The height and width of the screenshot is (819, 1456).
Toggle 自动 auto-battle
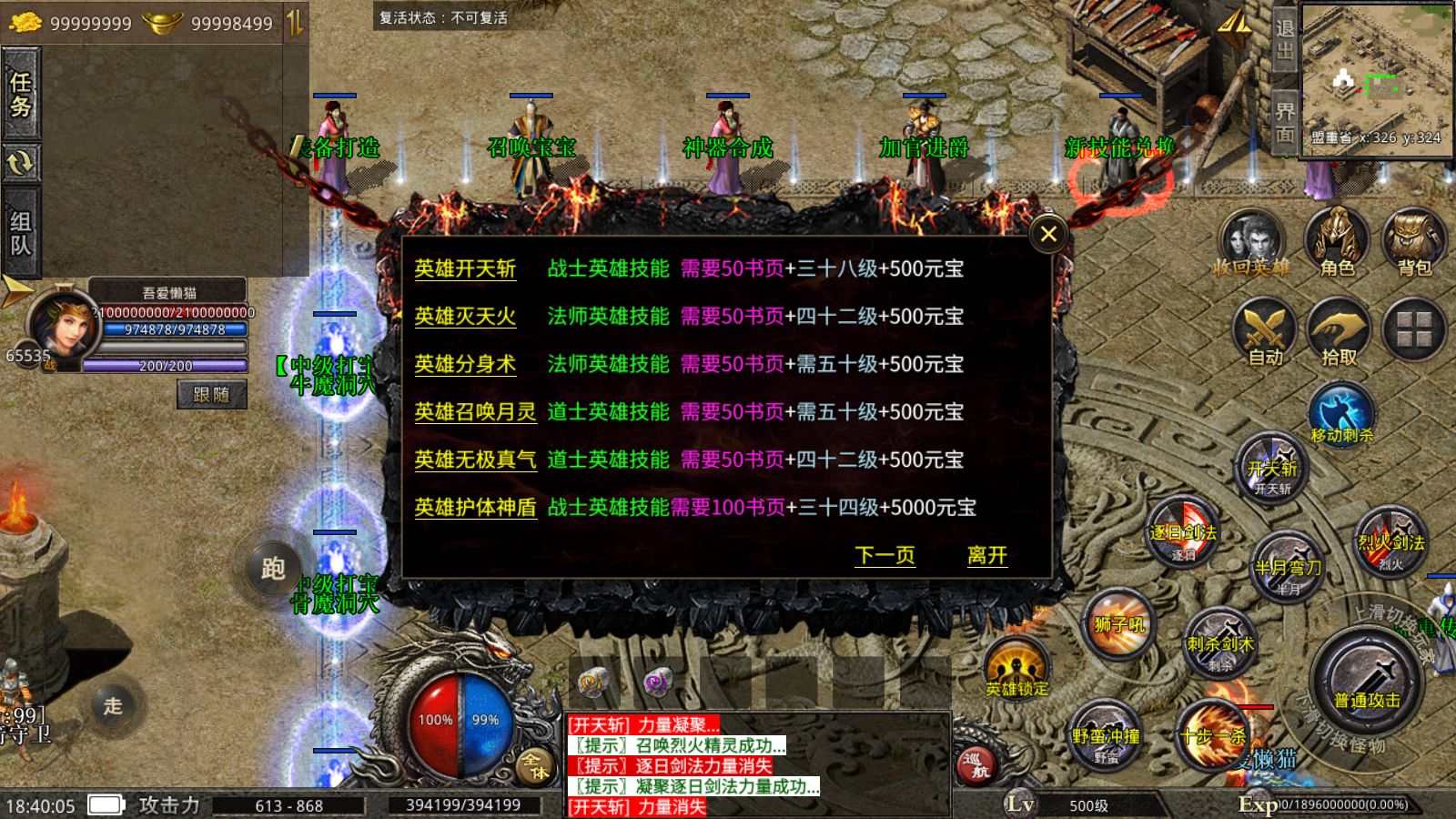1265,332
